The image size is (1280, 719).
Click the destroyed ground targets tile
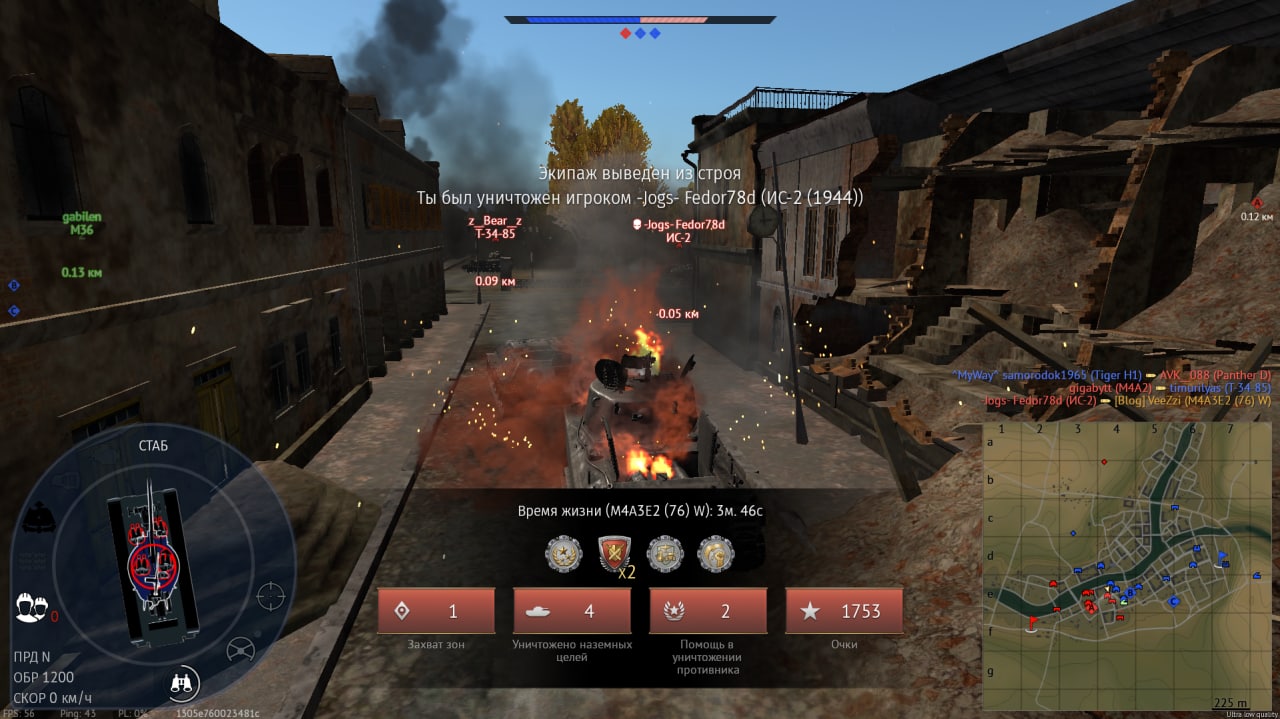(x=572, y=611)
